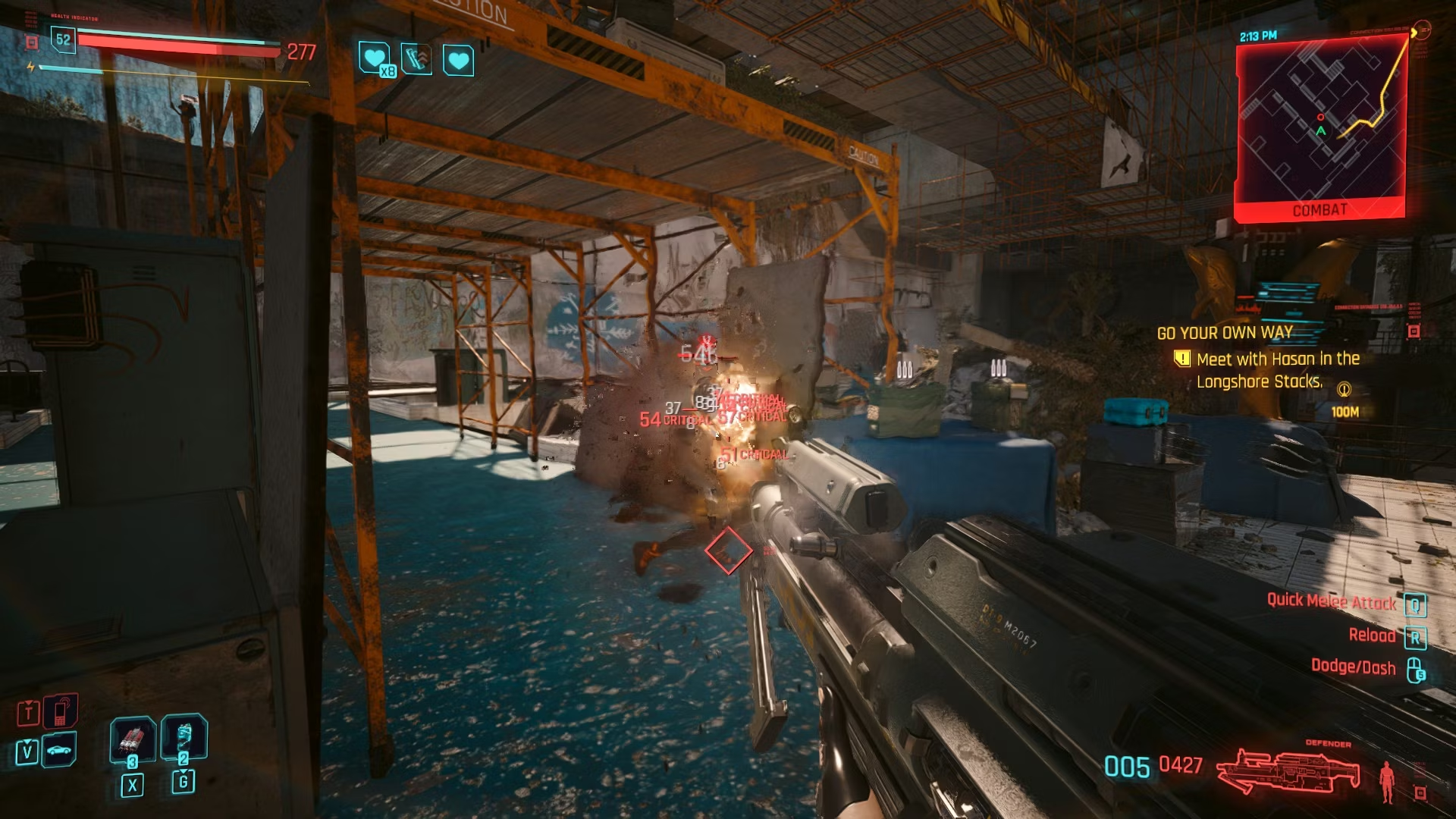Select the 'Go Your Own Way' quest title
The height and width of the screenshot is (819, 1456).
coord(1225,333)
